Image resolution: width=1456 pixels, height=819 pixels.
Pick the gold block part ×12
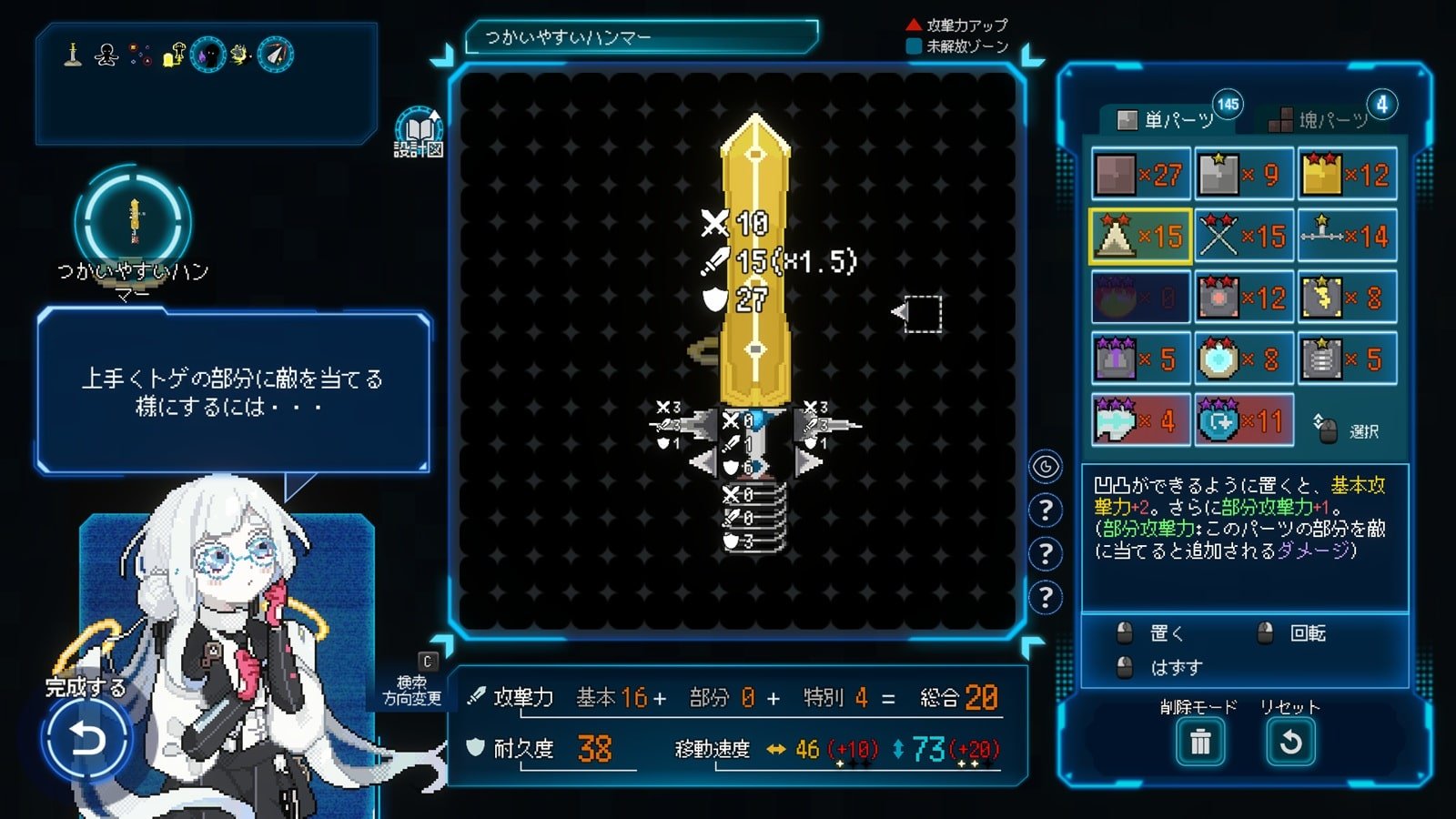pos(1347,175)
